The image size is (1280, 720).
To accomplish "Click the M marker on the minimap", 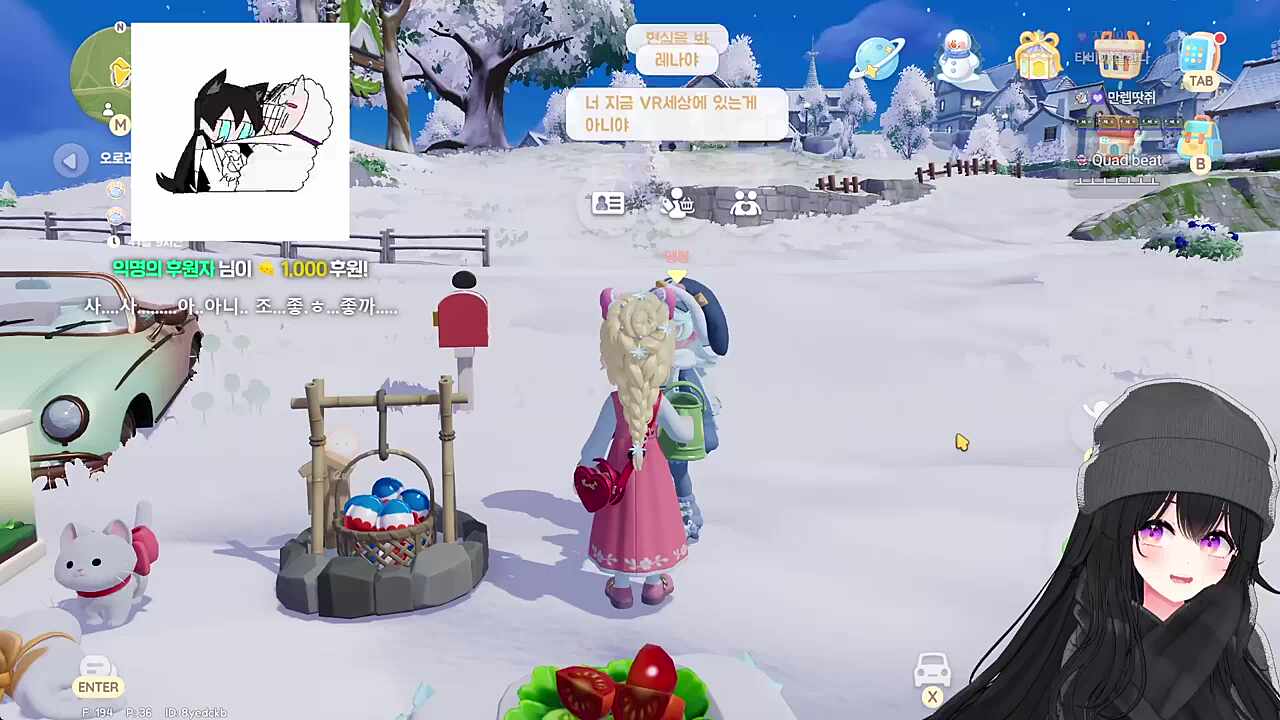I will point(120,125).
